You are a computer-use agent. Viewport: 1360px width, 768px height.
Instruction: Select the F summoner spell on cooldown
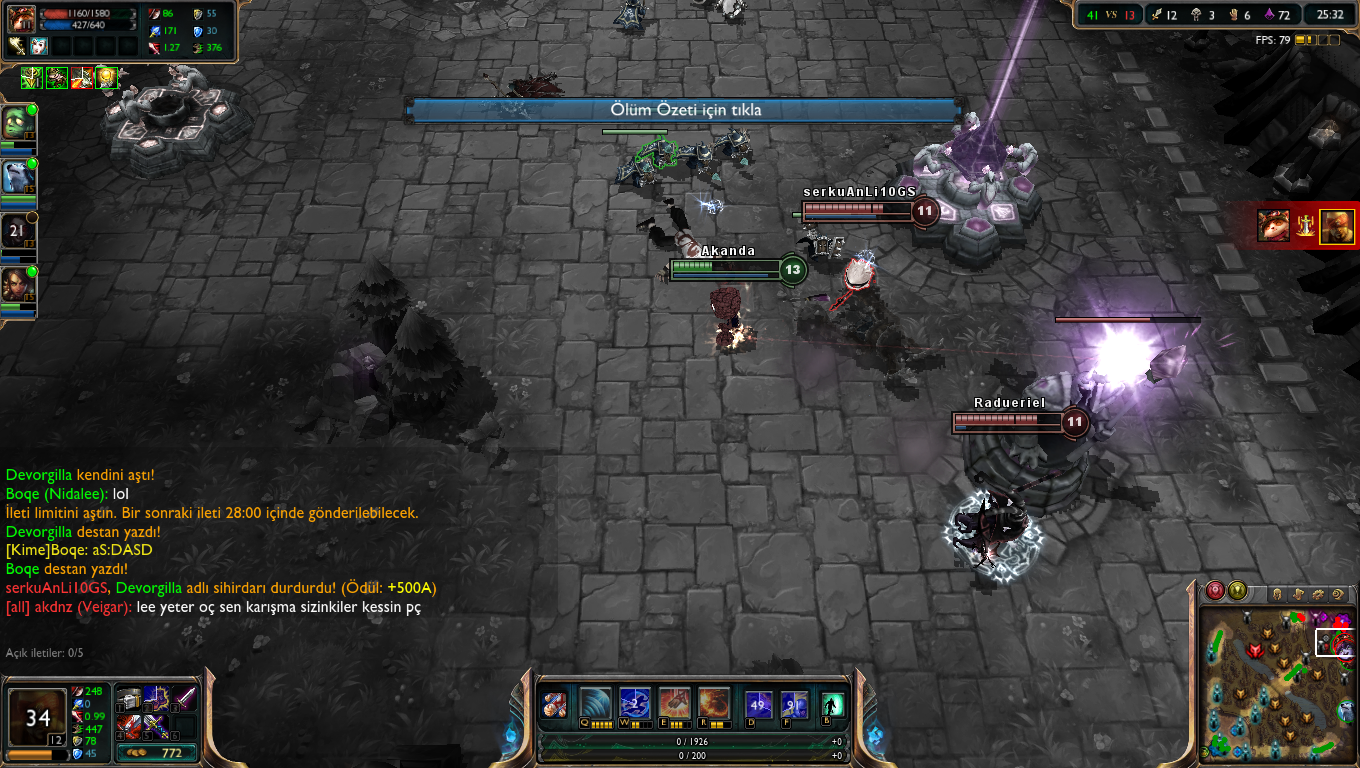794,705
